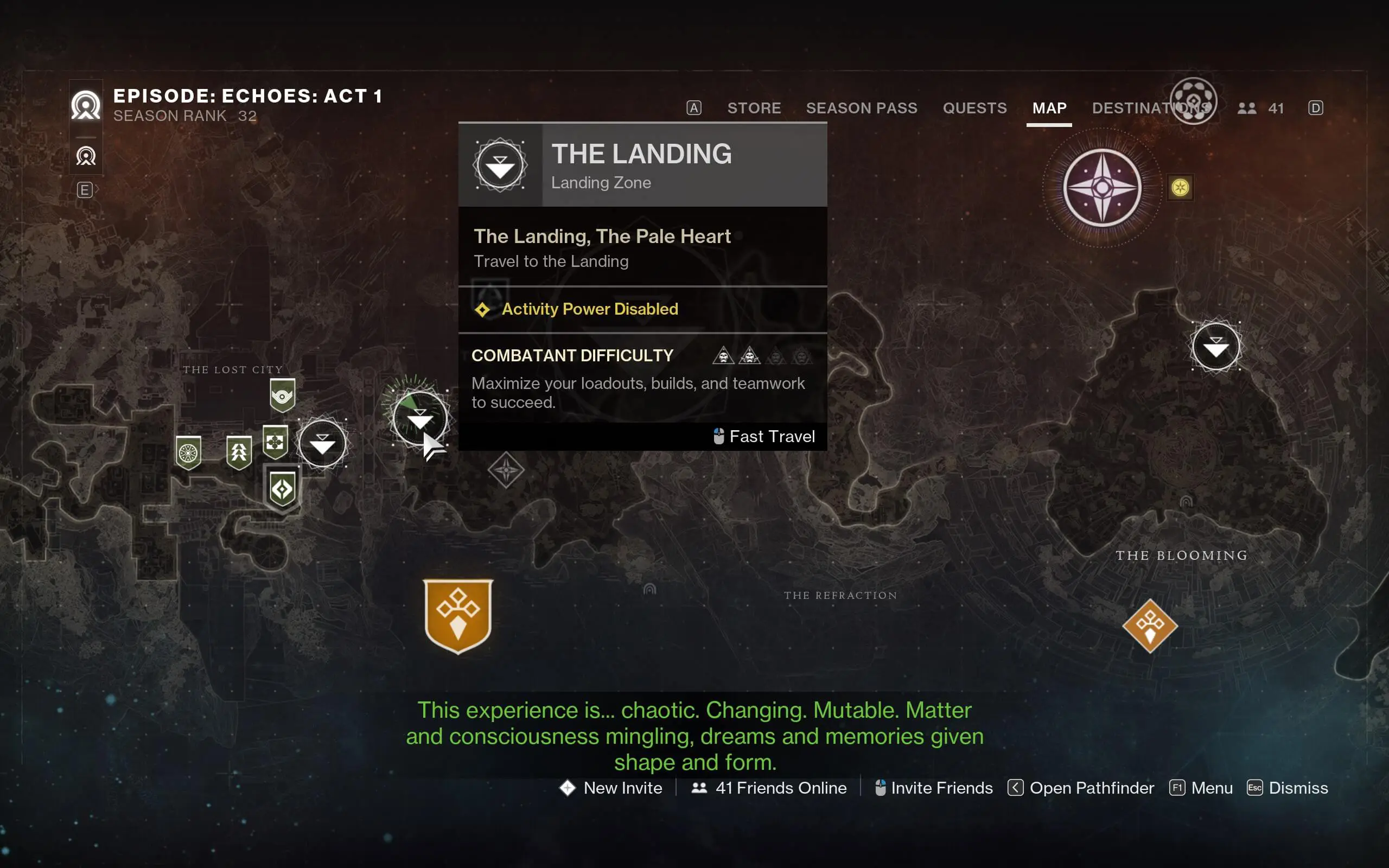Open the orange Overthrow banner near The Refraction

coord(457,615)
